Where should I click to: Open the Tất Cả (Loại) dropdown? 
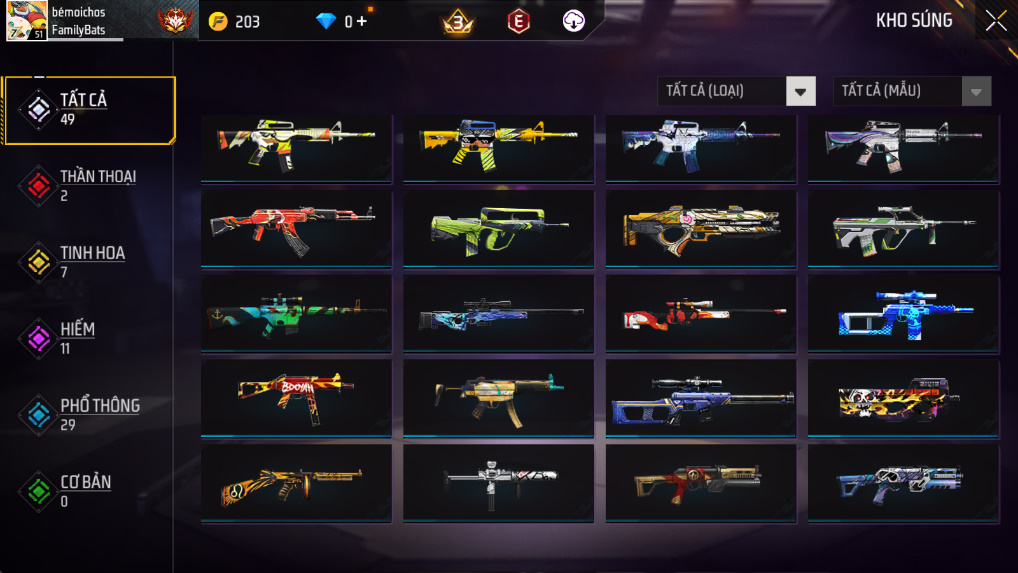[x=736, y=91]
